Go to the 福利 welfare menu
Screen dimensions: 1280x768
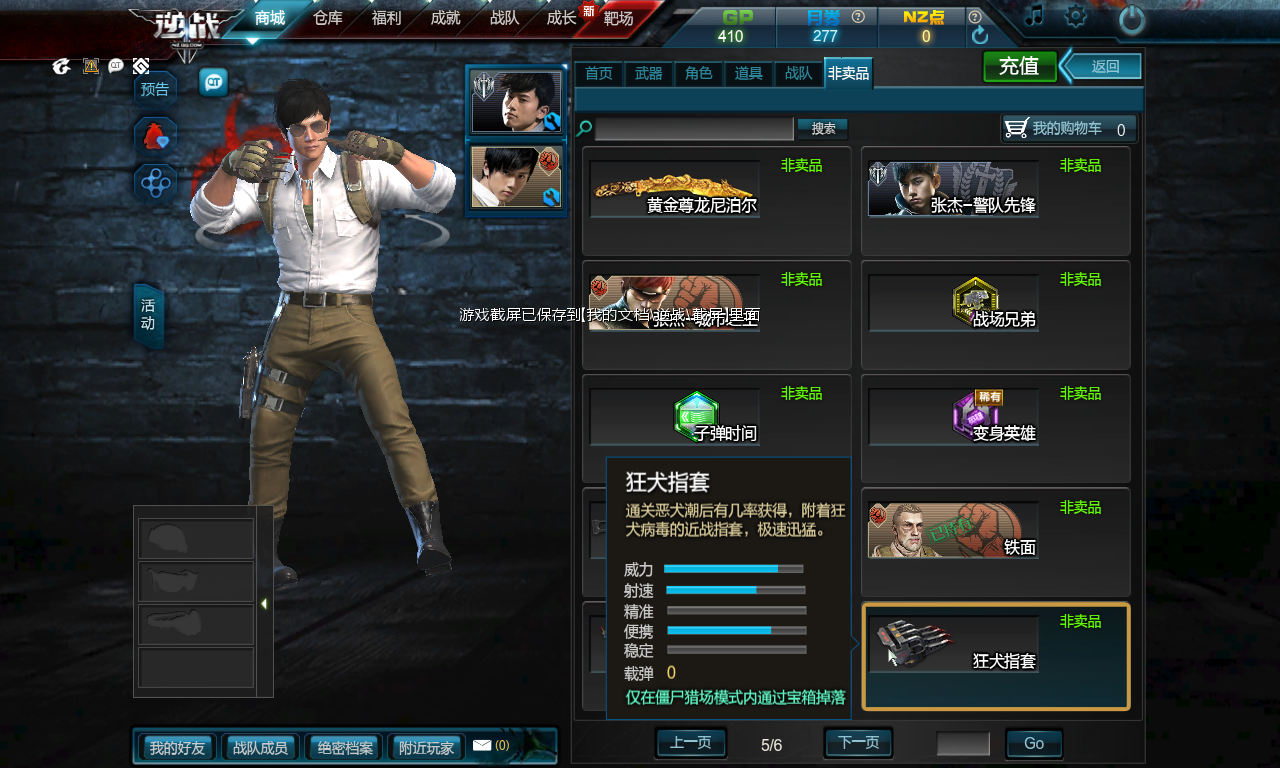point(386,17)
